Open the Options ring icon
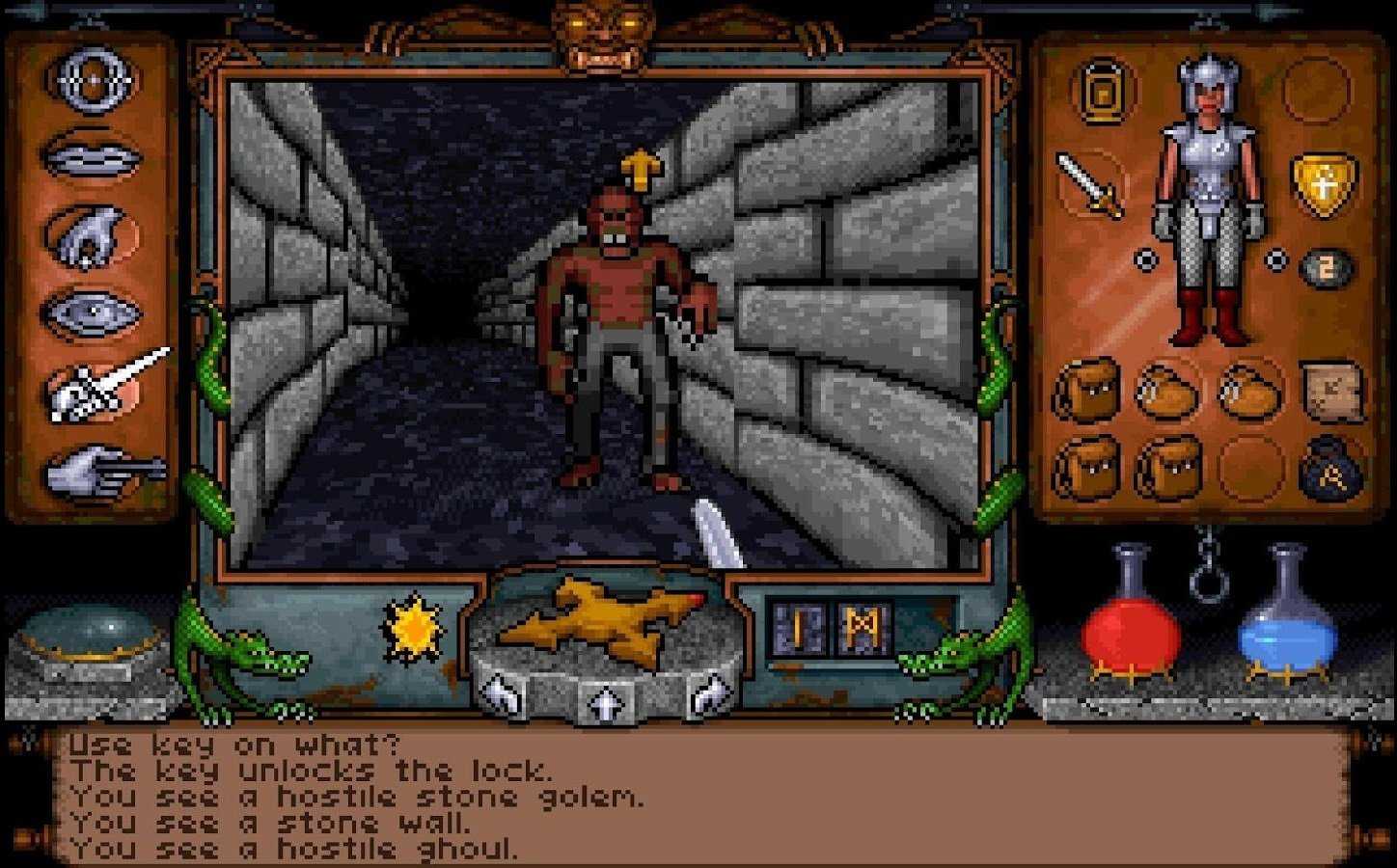1397x868 pixels. (94, 81)
